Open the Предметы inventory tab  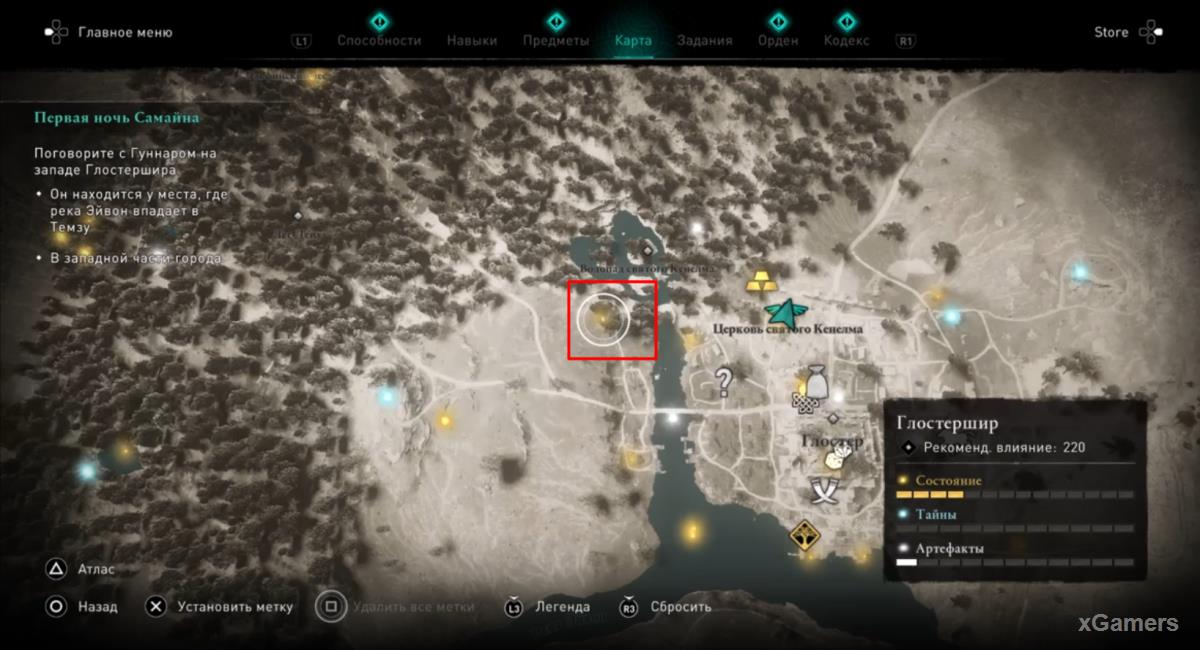555,41
